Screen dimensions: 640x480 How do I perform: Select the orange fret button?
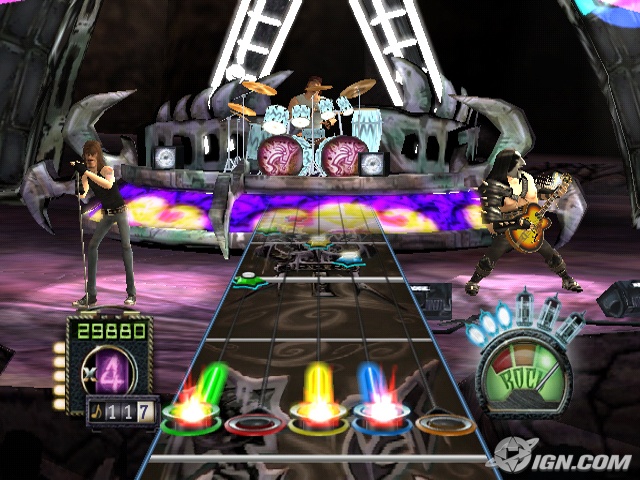pyautogui.click(x=446, y=424)
